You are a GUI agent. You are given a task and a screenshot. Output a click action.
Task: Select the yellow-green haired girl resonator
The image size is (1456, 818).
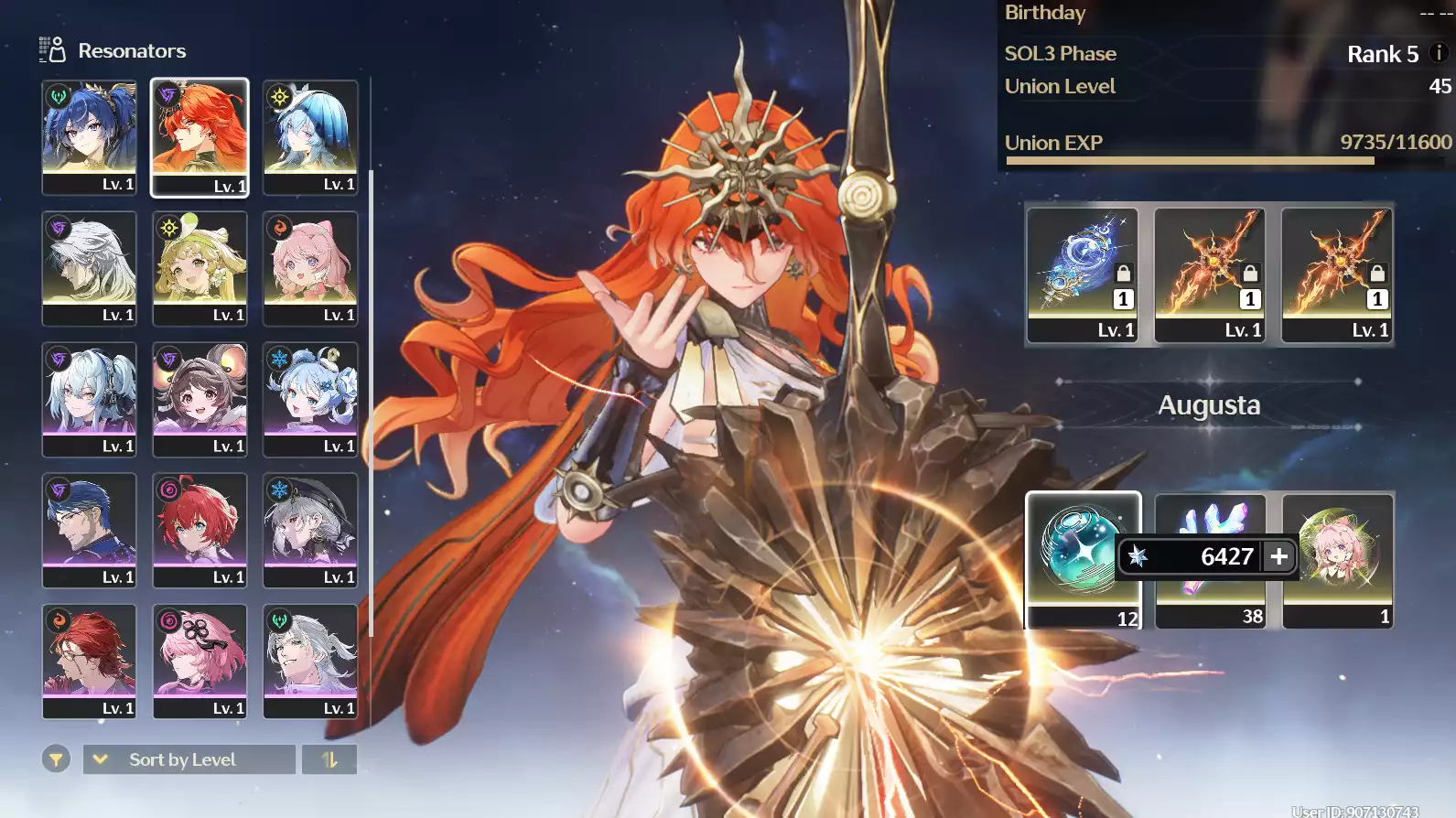pyautogui.click(x=200, y=267)
